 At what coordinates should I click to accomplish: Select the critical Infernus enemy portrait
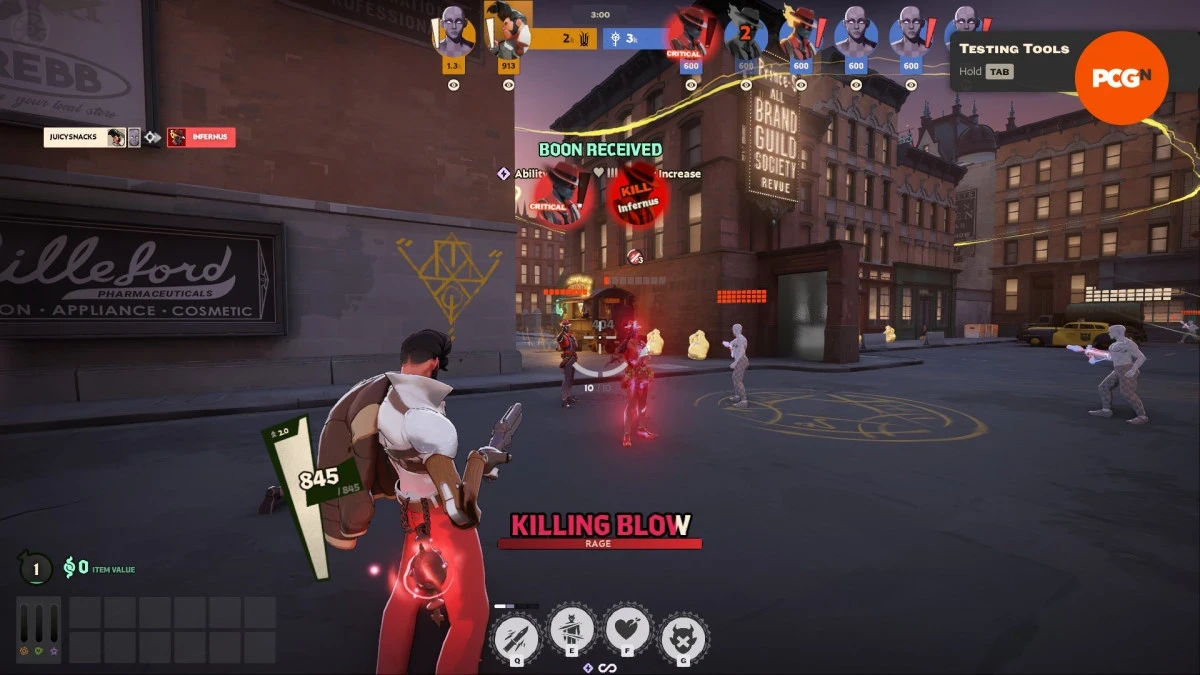click(690, 32)
